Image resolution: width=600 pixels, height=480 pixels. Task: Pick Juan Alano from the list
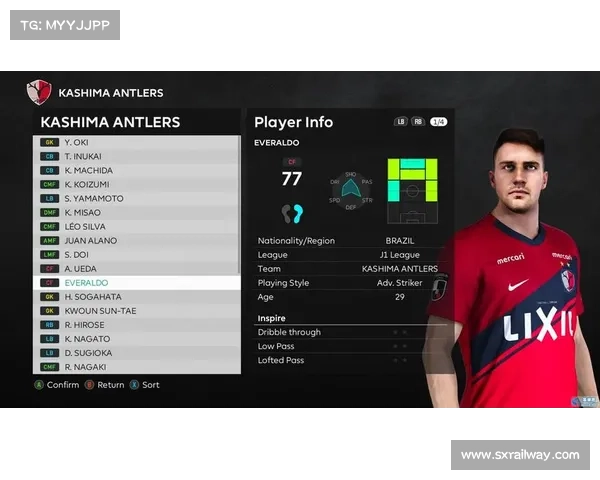[x=137, y=240]
